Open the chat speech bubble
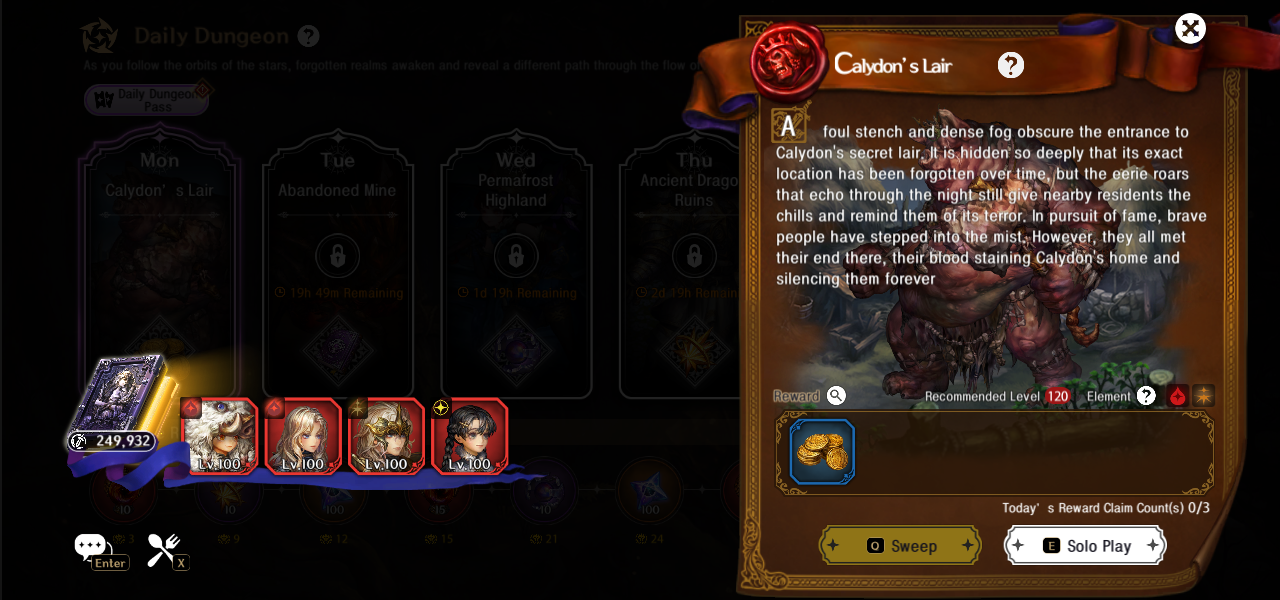 point(90,546)
